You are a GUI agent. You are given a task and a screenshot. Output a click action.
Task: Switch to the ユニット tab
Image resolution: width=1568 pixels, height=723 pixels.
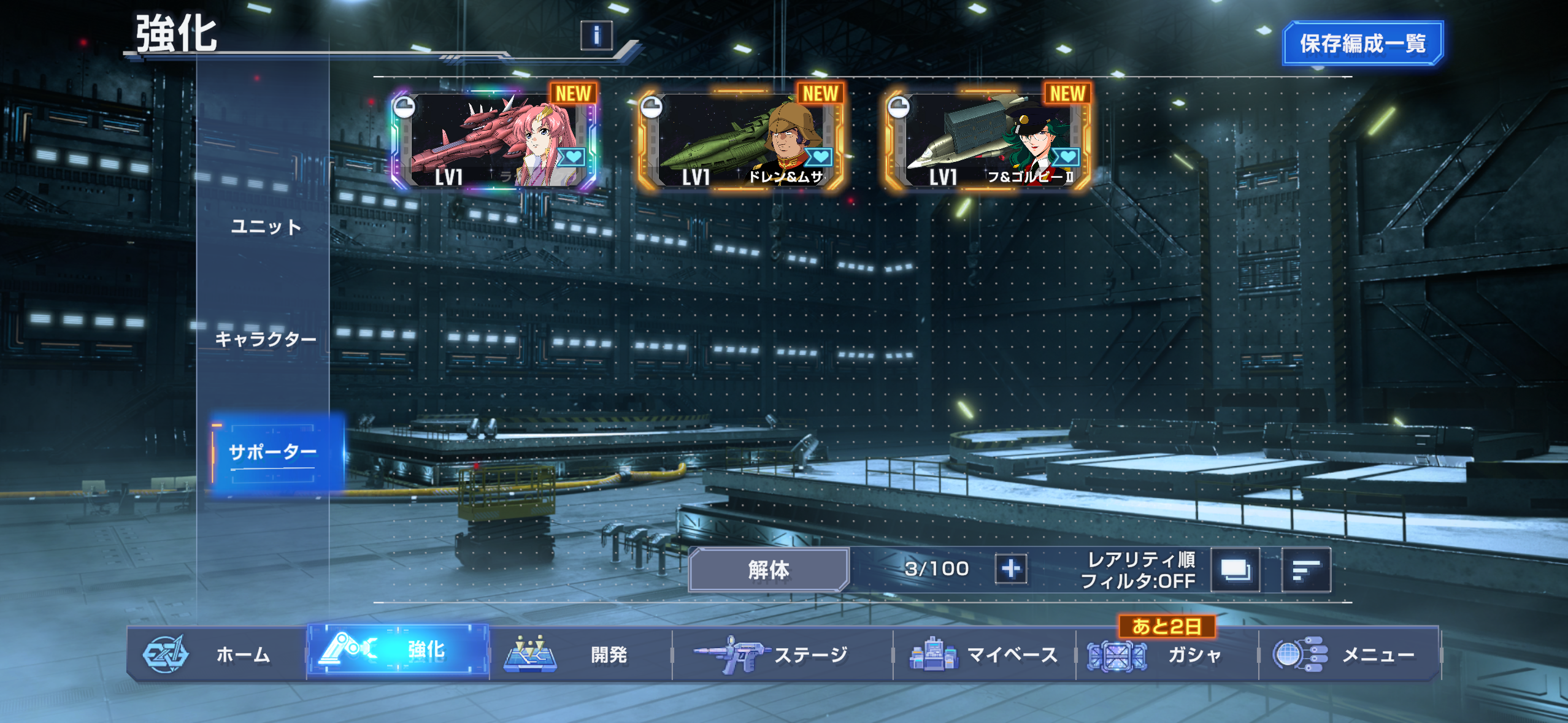click(266, 227)
